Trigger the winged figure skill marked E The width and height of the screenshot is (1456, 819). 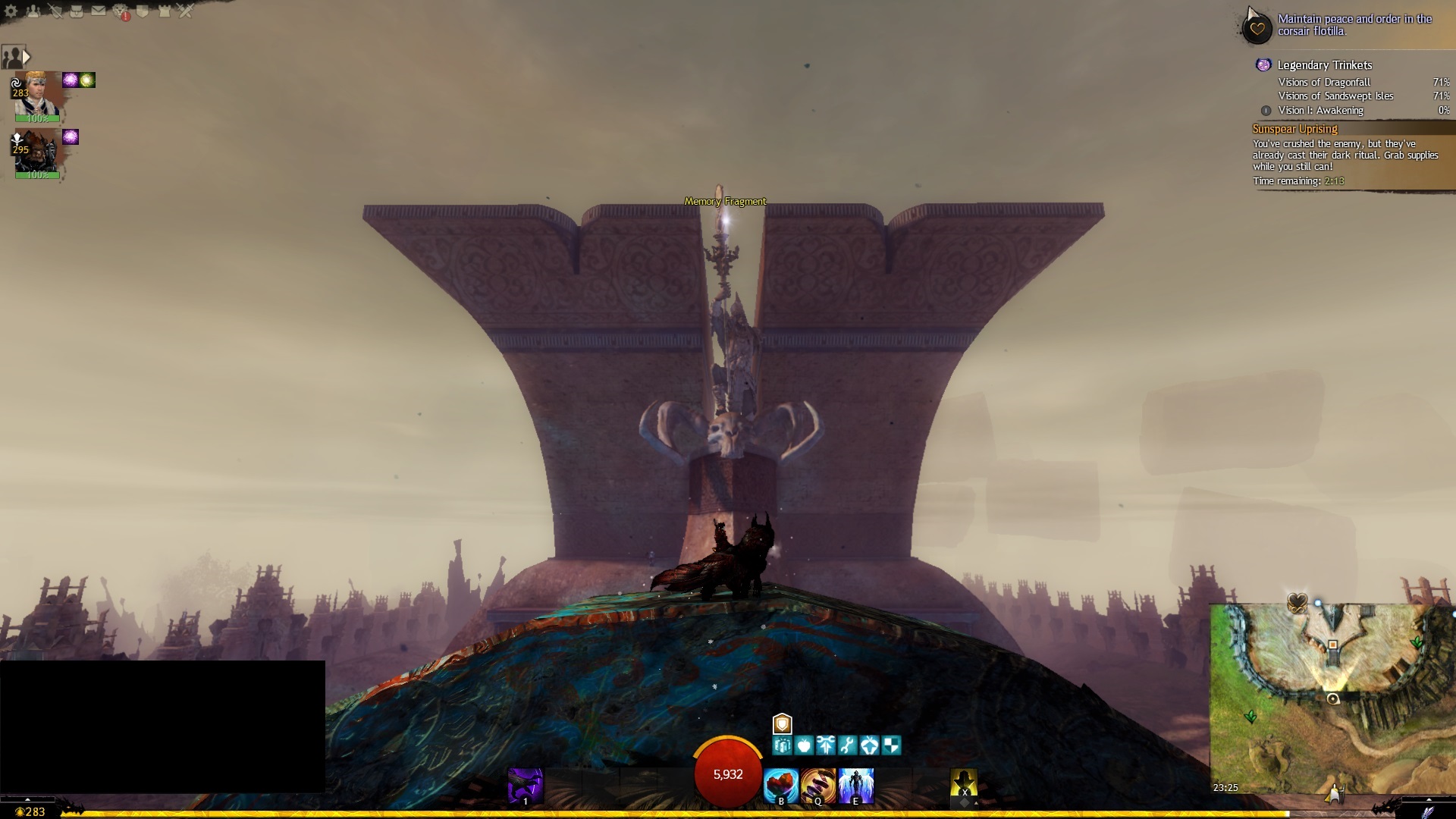tap(856, 786)
